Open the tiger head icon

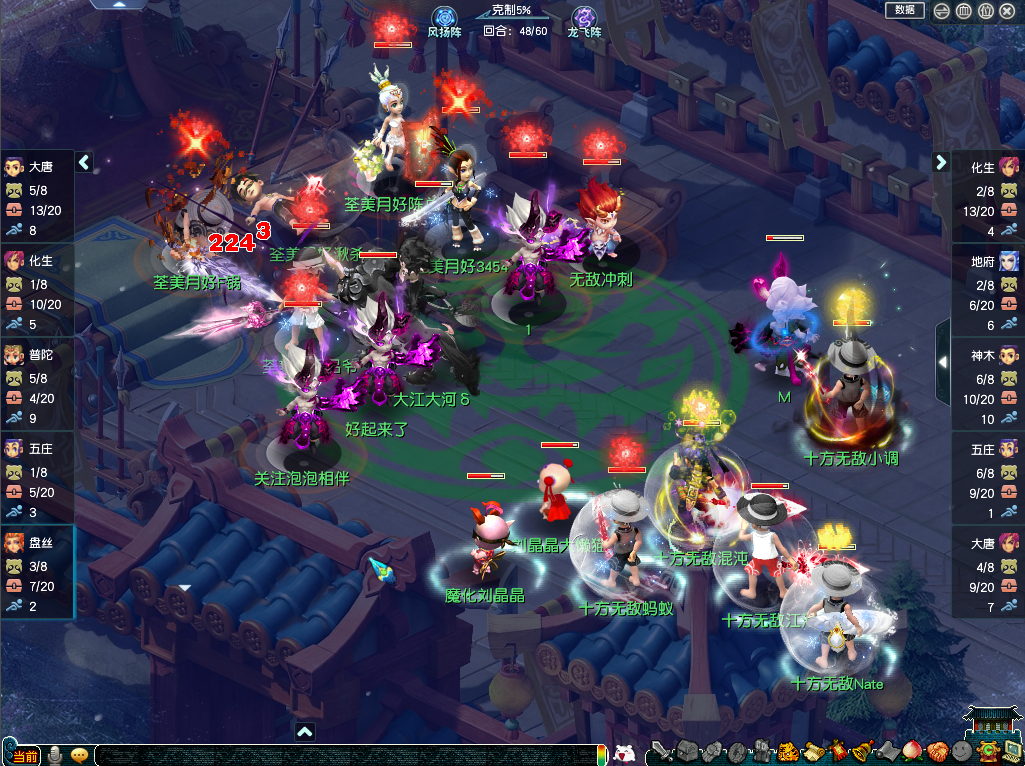click(x=787, y=751)
